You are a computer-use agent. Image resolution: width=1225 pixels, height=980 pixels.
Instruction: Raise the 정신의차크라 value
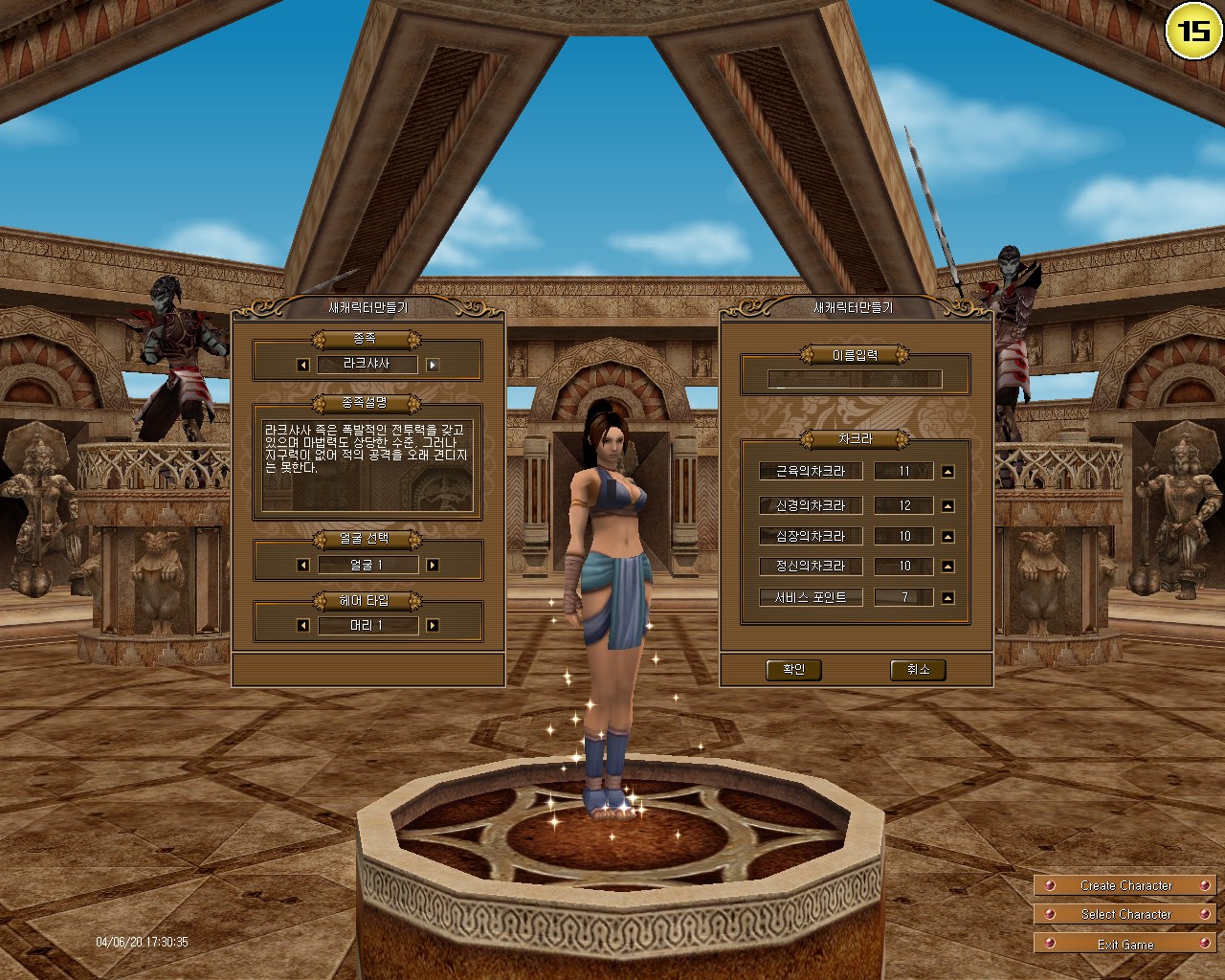coord(947,567)
